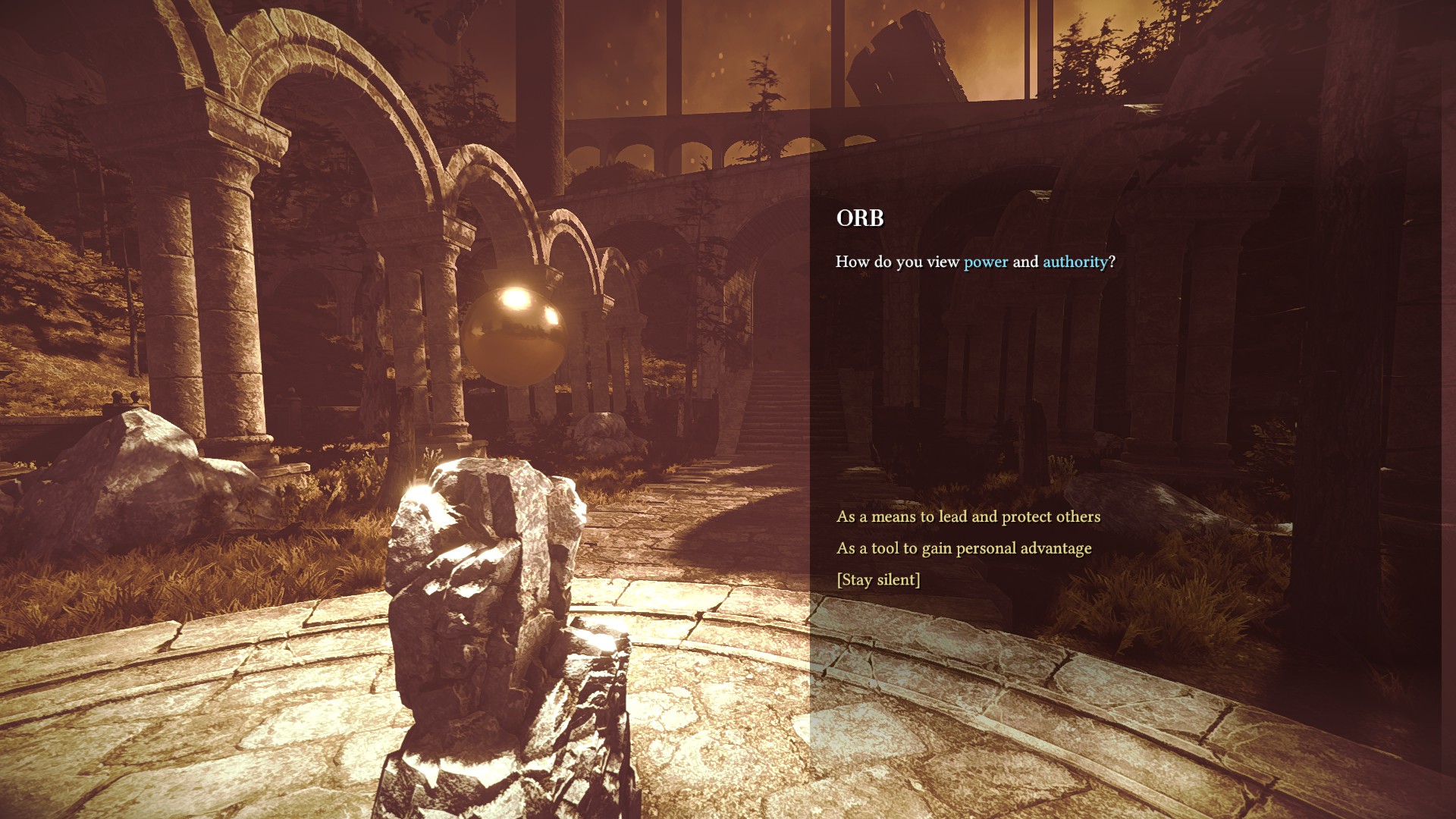Pick the [Stay silent] reply
Viewport: 1456px width, 819px height.
click(878, 580)
